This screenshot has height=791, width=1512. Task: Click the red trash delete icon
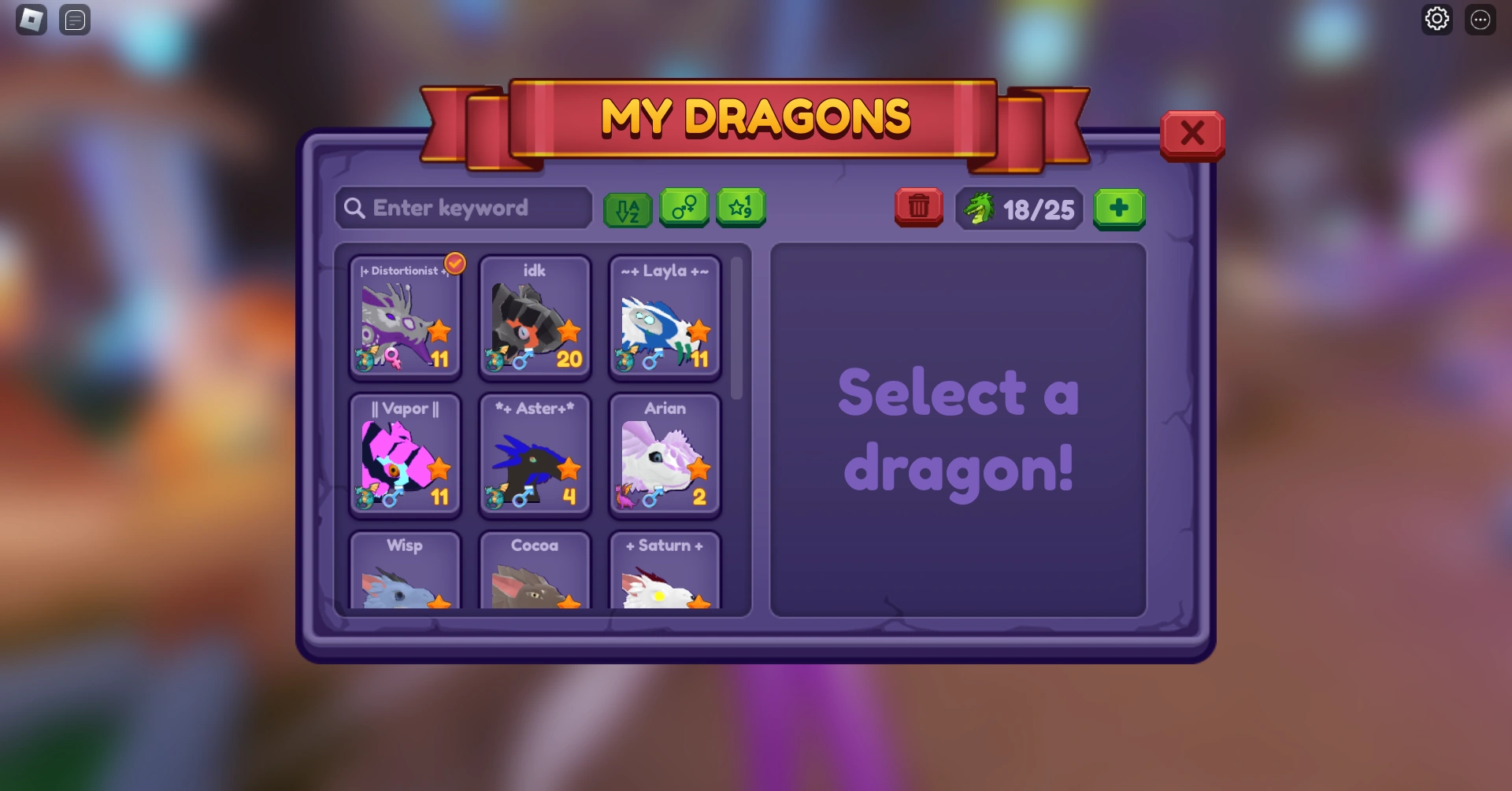[917, 207]
